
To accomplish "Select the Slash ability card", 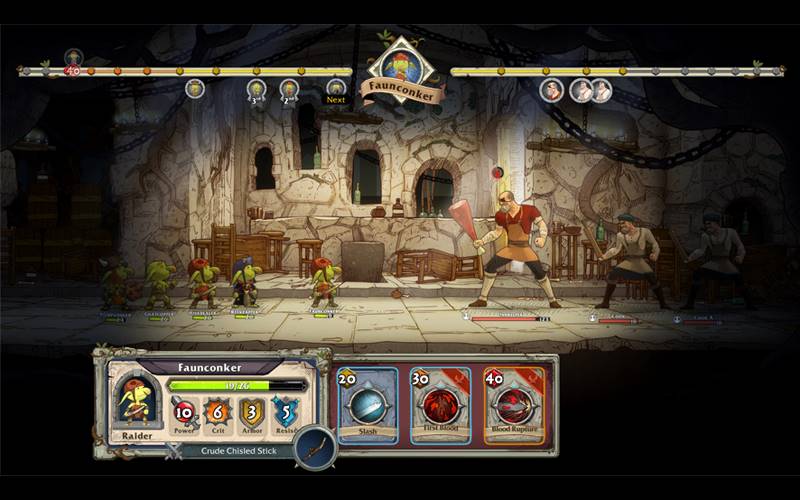I will point(368,405).
